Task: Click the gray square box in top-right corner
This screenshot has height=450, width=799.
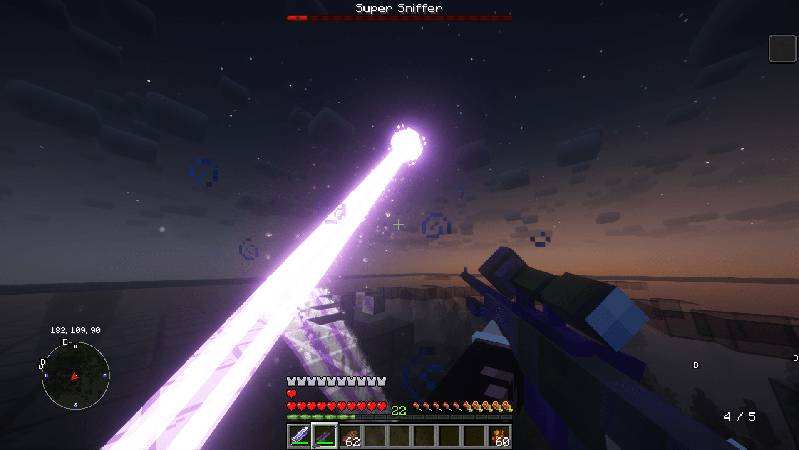Action: (x=782, y=48)
